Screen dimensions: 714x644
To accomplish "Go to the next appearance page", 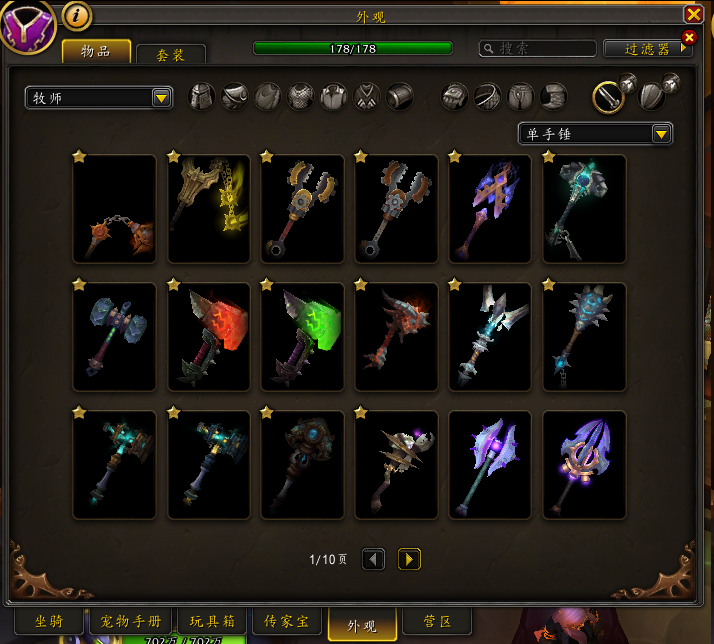I will click(409, 559).
